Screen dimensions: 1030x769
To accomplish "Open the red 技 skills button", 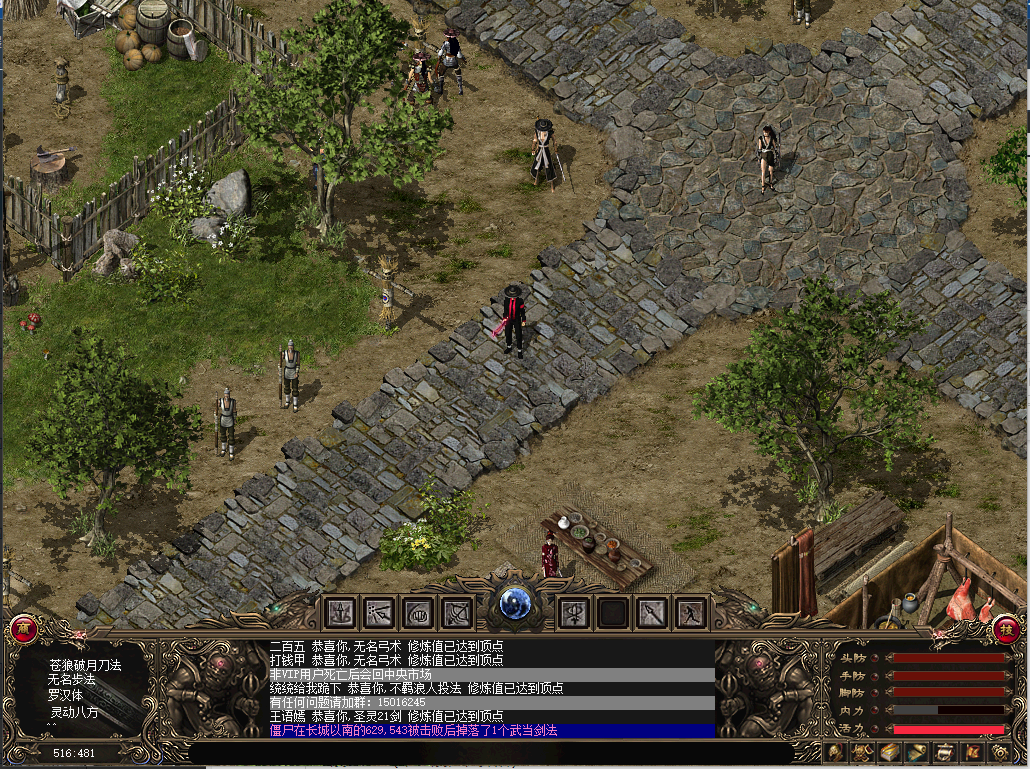I will (x=1006, y=630).
